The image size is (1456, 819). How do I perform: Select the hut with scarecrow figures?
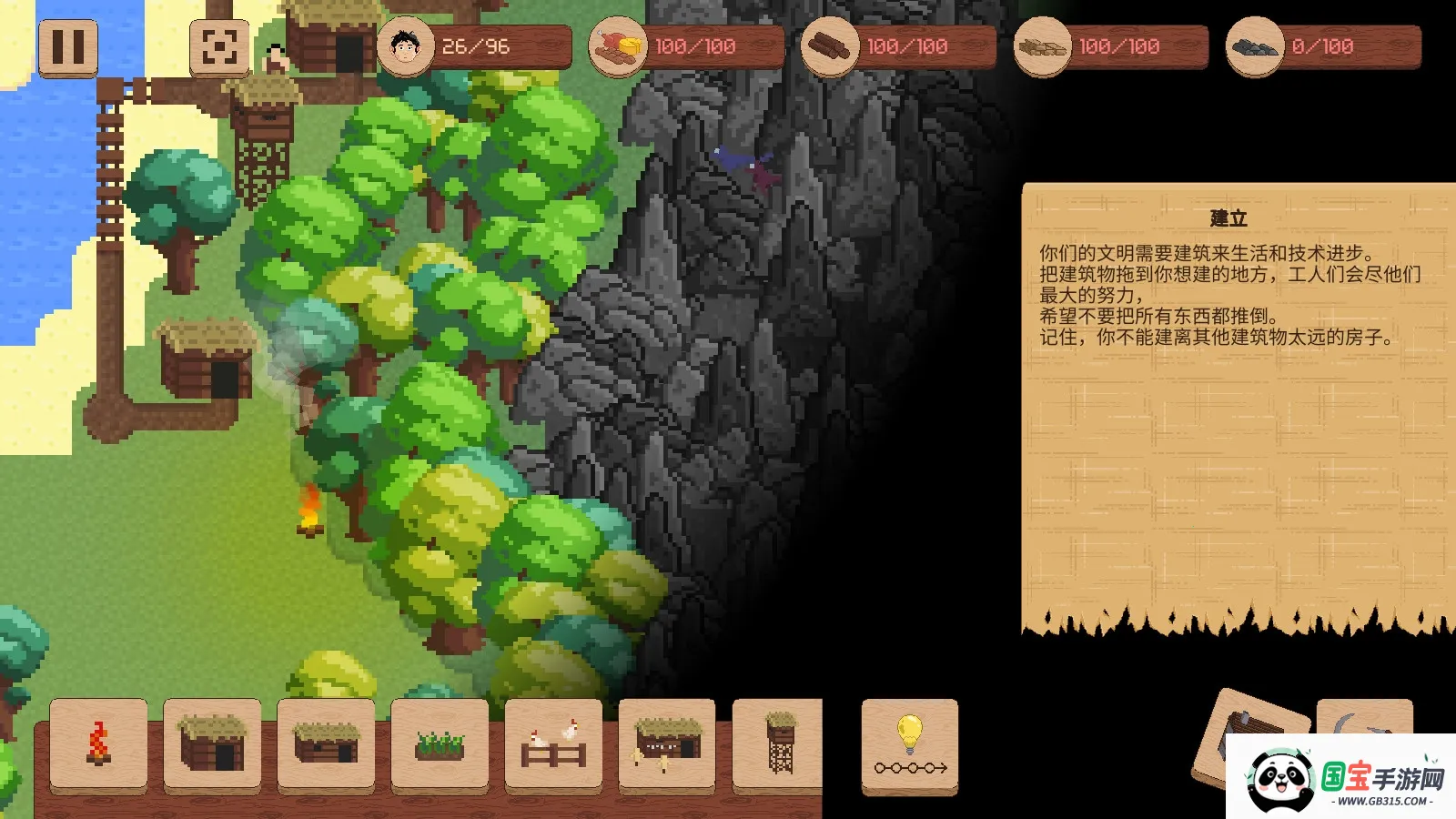pos(667,743)
